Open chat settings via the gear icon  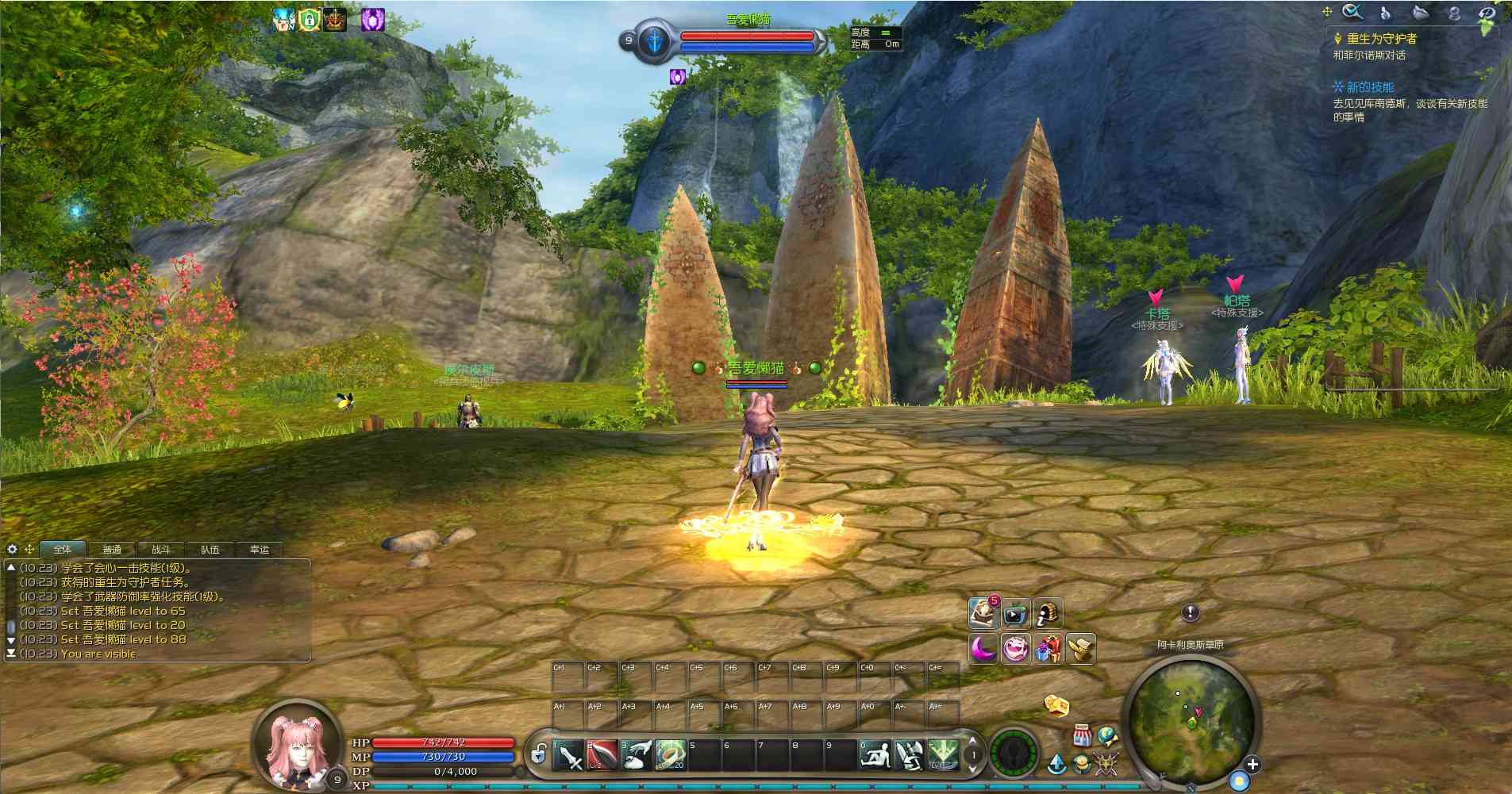click(x=12, y=549)
